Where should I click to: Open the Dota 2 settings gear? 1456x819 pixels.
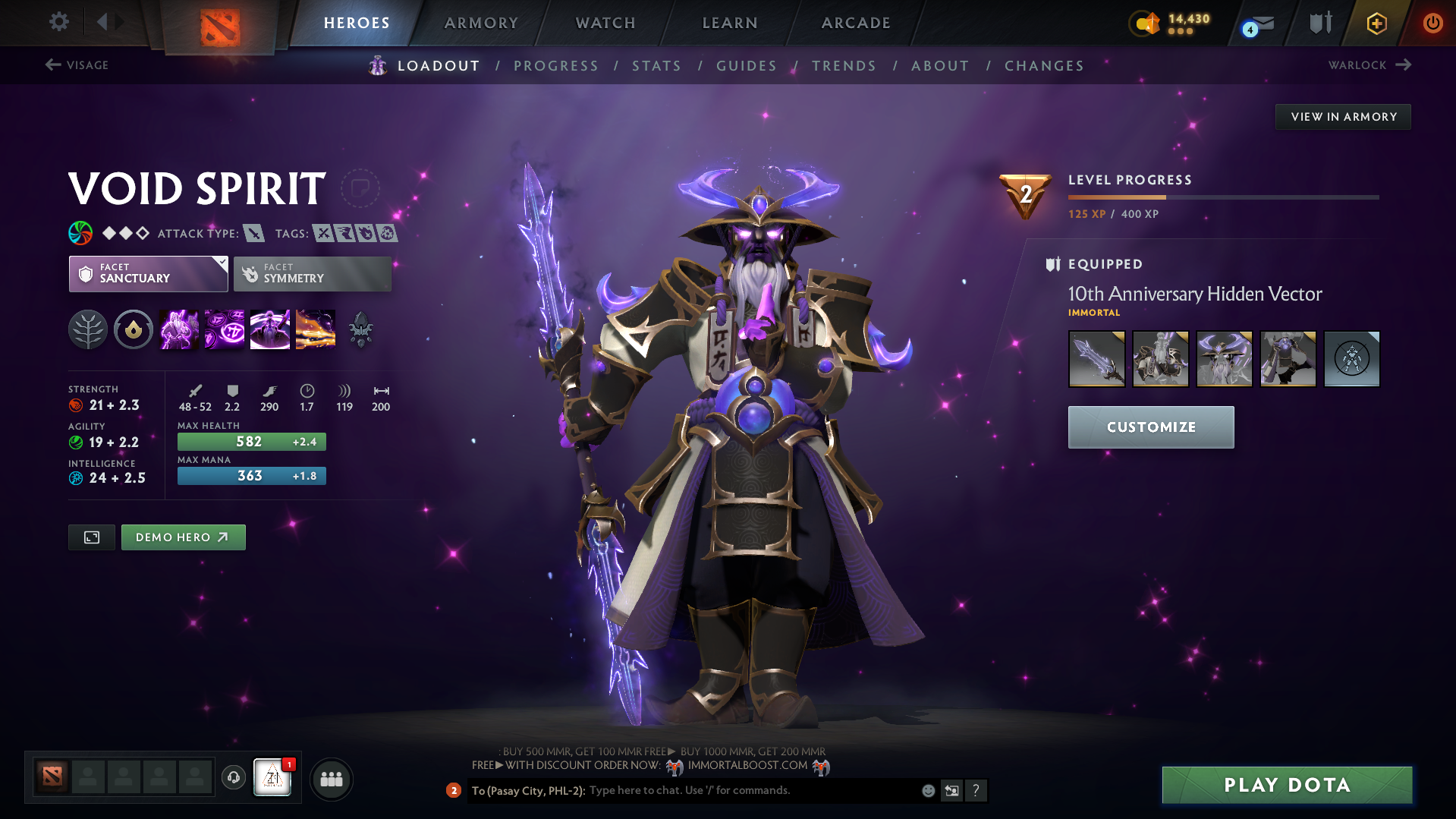pyautogui.click(x=59, y=22)
